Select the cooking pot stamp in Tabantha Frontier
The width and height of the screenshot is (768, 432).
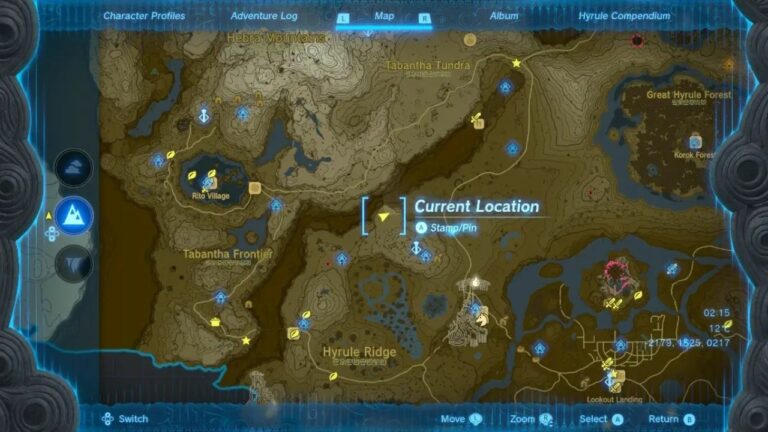pos(215,321)
